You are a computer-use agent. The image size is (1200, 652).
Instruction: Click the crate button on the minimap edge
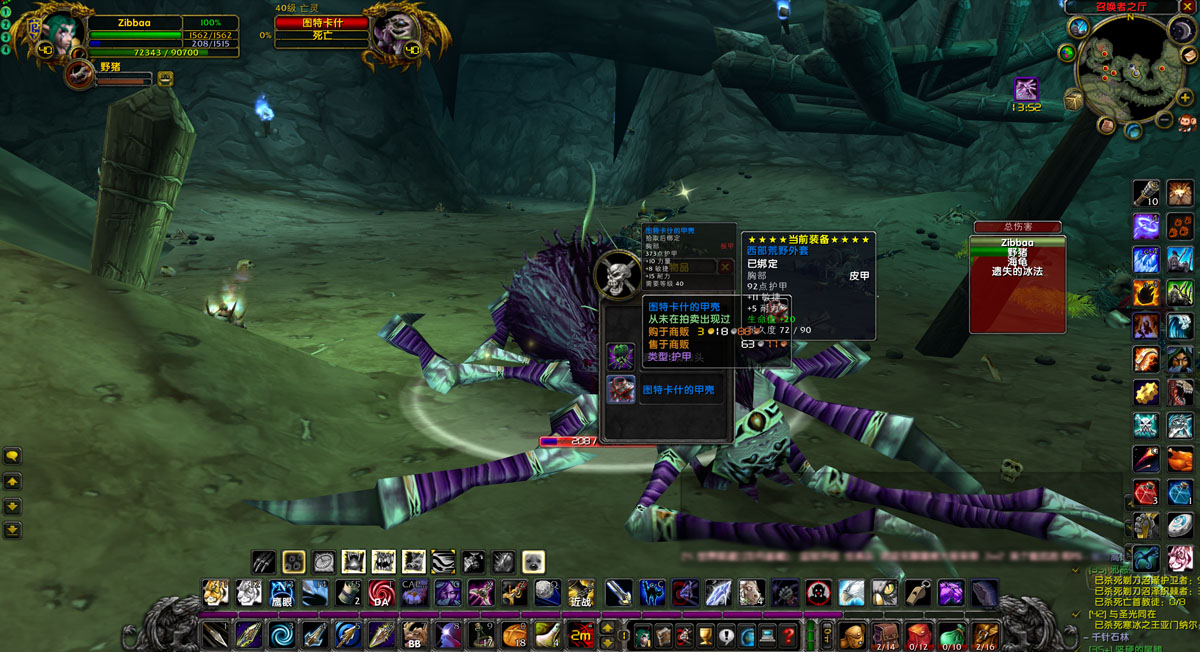pos(1073,100)
